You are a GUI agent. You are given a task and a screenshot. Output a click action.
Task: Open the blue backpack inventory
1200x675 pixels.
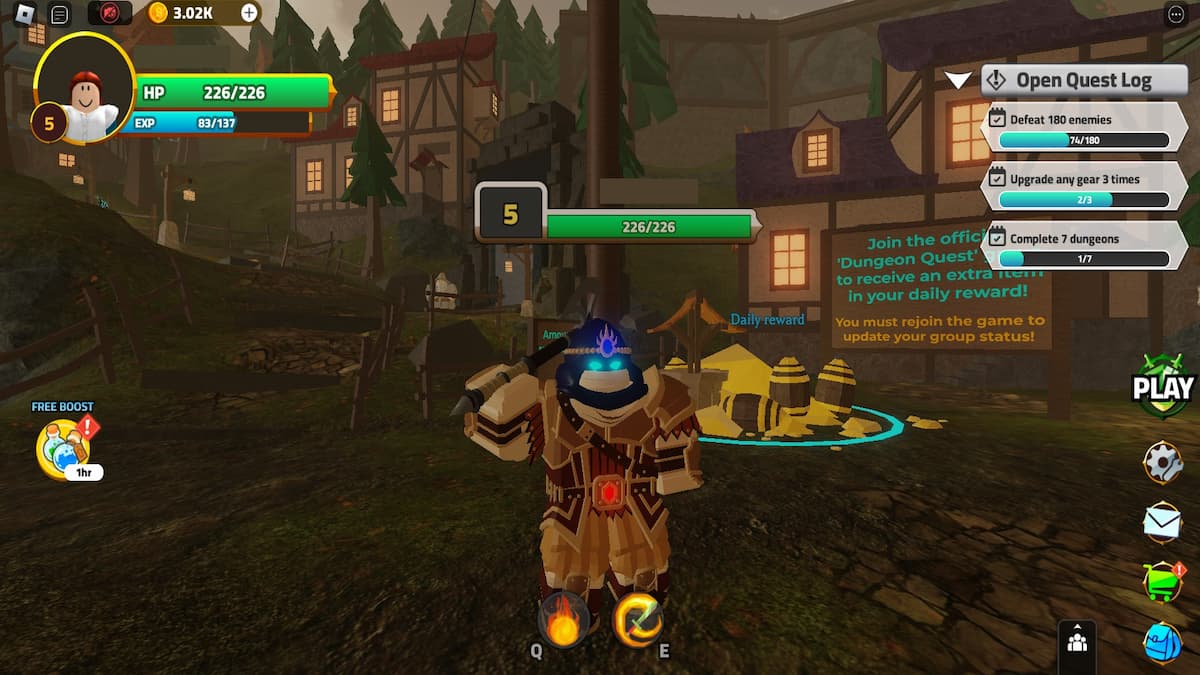point(1162,642)
